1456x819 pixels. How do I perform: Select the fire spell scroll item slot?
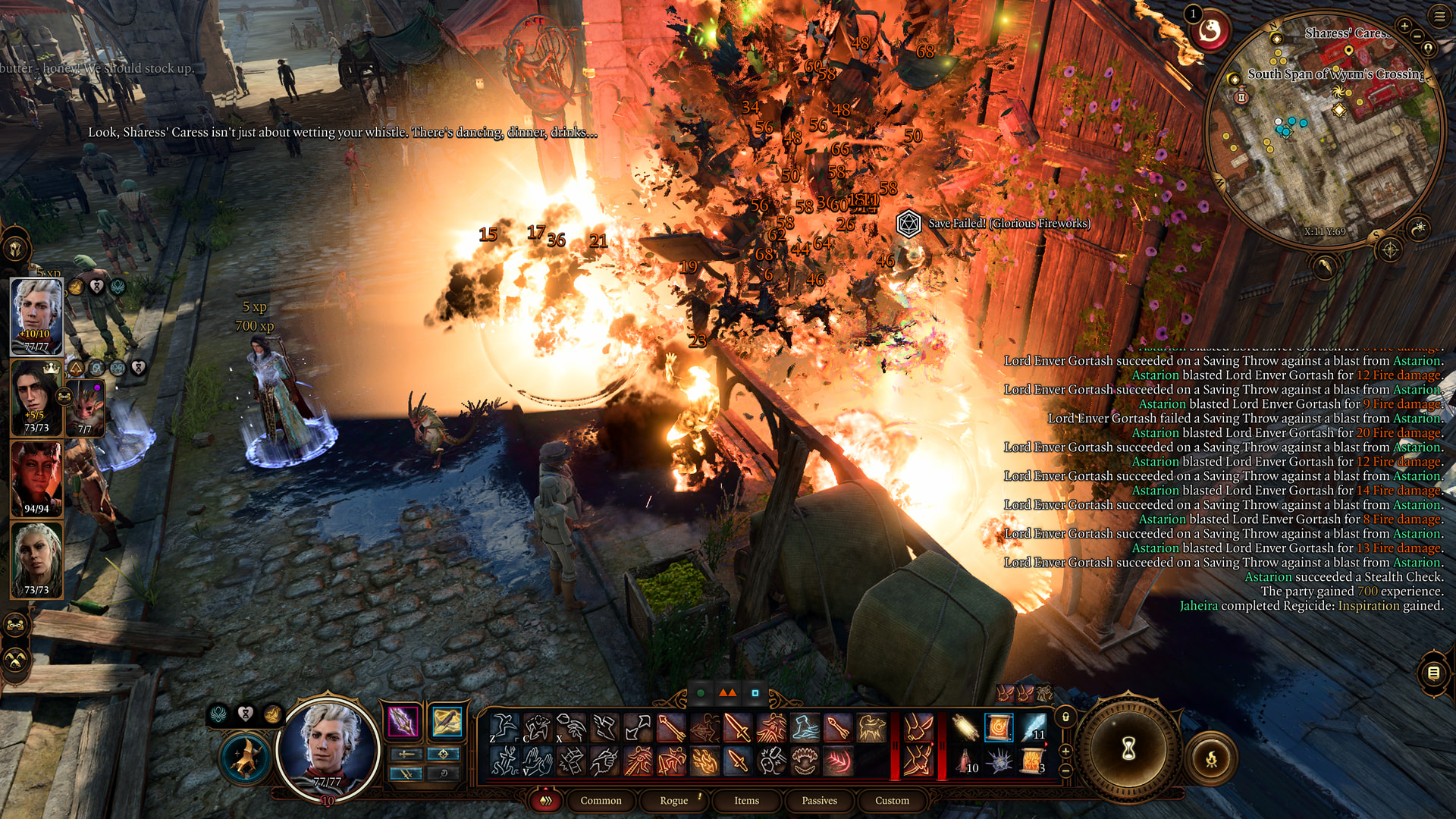pos(999,728)
